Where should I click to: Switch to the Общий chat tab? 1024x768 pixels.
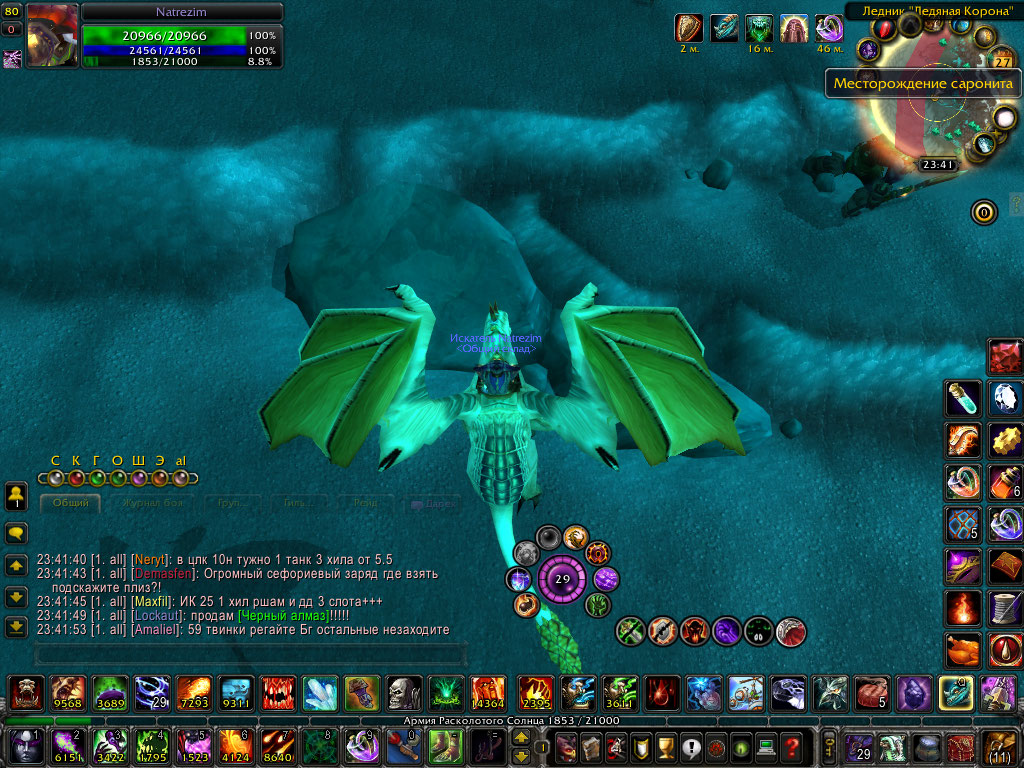tap(71, 503)
